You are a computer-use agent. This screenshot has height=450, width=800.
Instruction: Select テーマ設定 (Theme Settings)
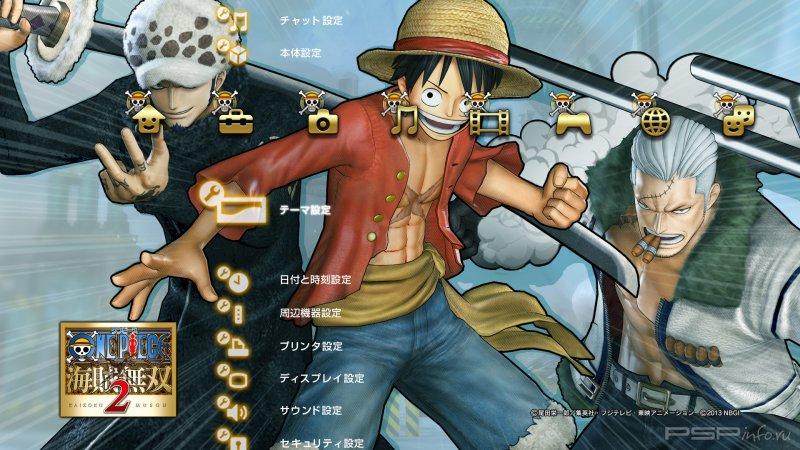[x=305, y=211]
